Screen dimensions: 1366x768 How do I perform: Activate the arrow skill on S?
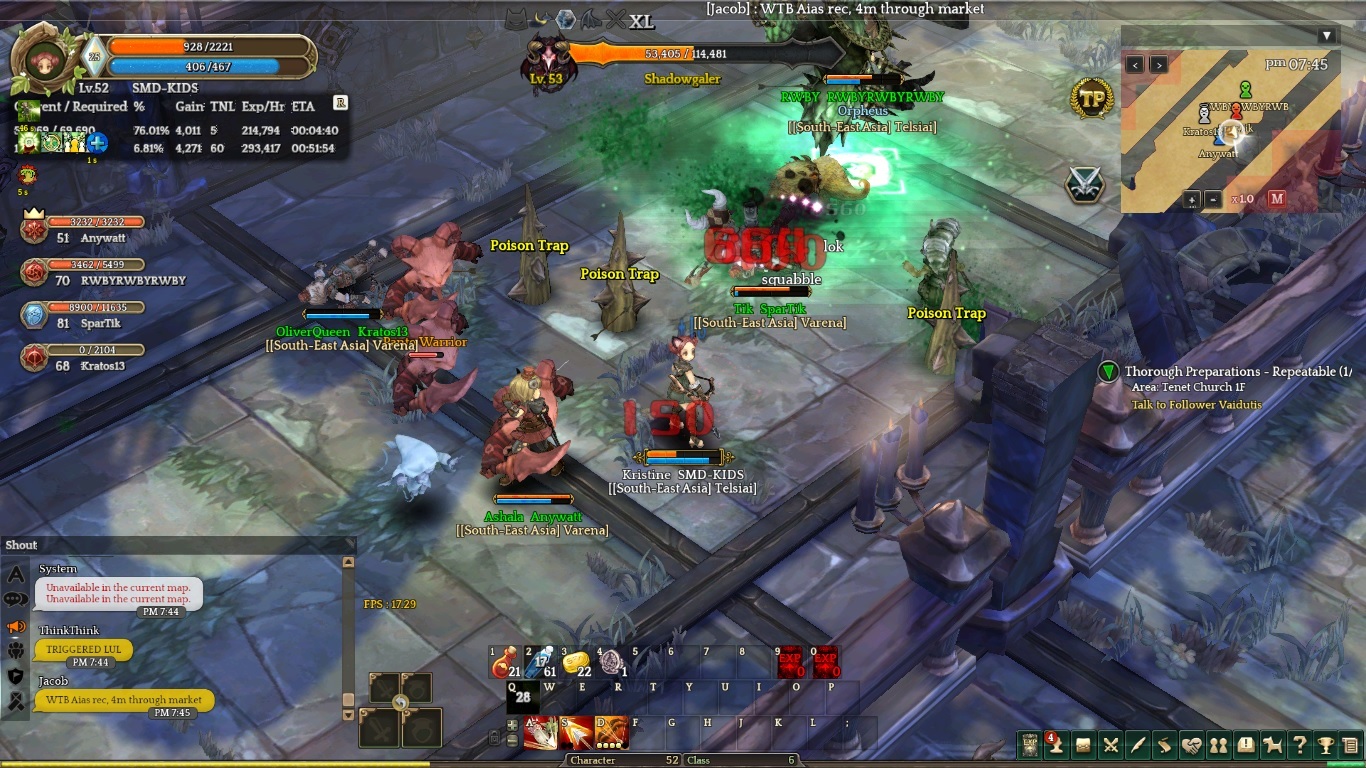pos(575,733)
